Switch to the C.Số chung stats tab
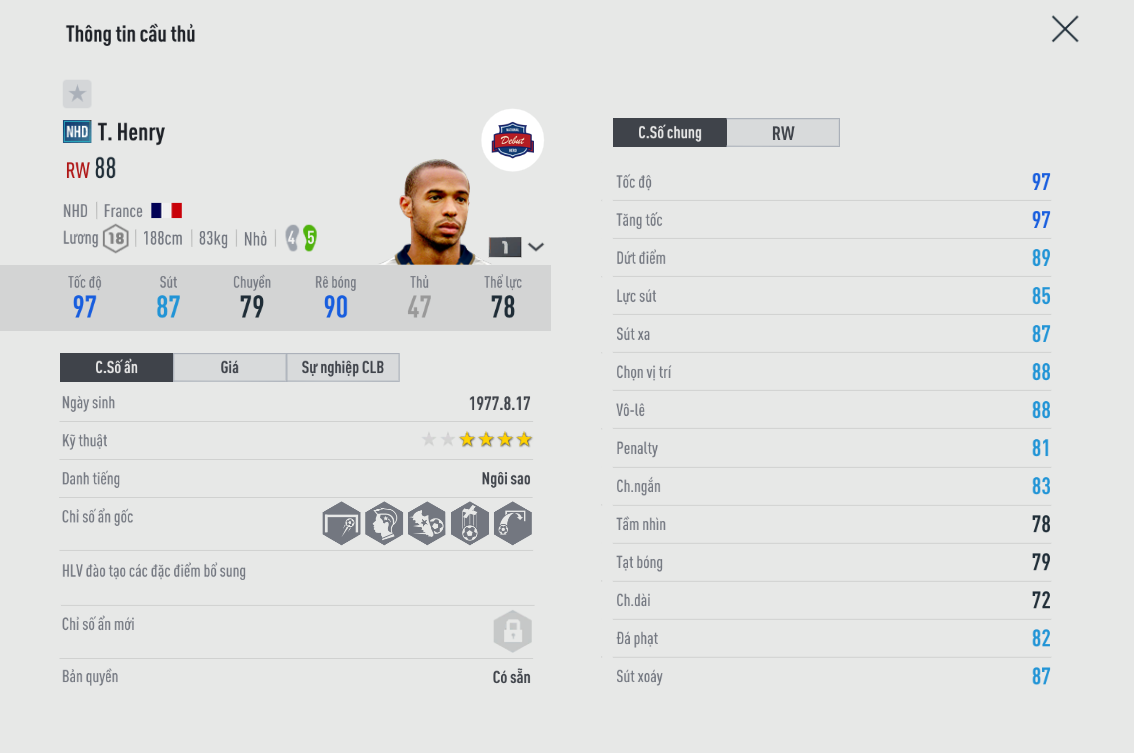 (670, 133)
